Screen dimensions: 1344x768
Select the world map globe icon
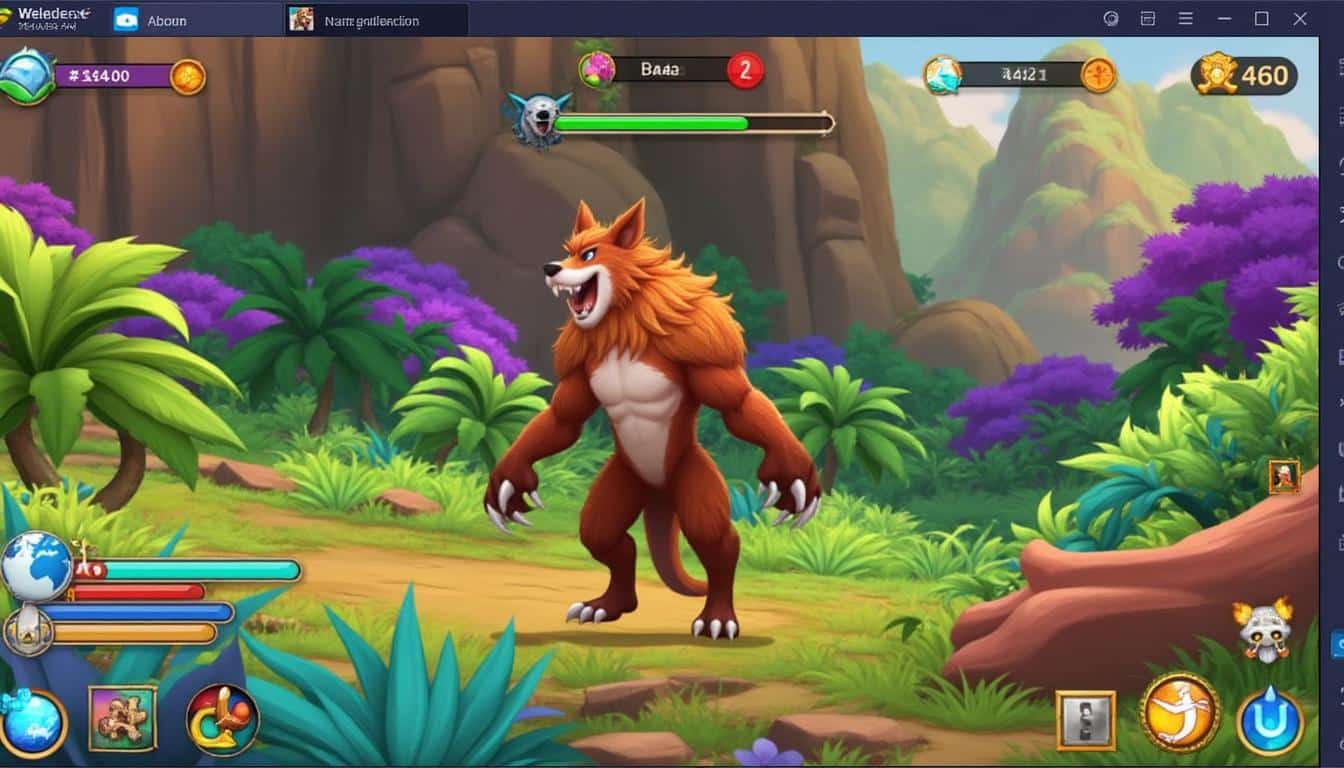tap(37, 566)
